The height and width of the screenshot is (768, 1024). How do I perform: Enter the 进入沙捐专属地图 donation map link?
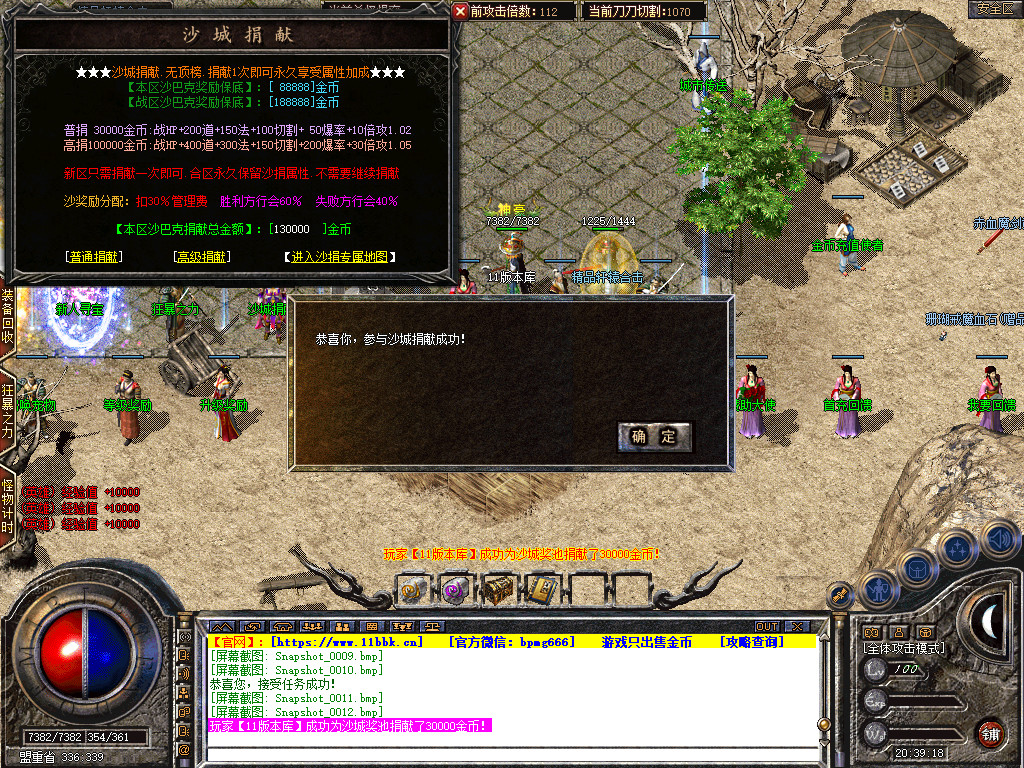[340, 257]
